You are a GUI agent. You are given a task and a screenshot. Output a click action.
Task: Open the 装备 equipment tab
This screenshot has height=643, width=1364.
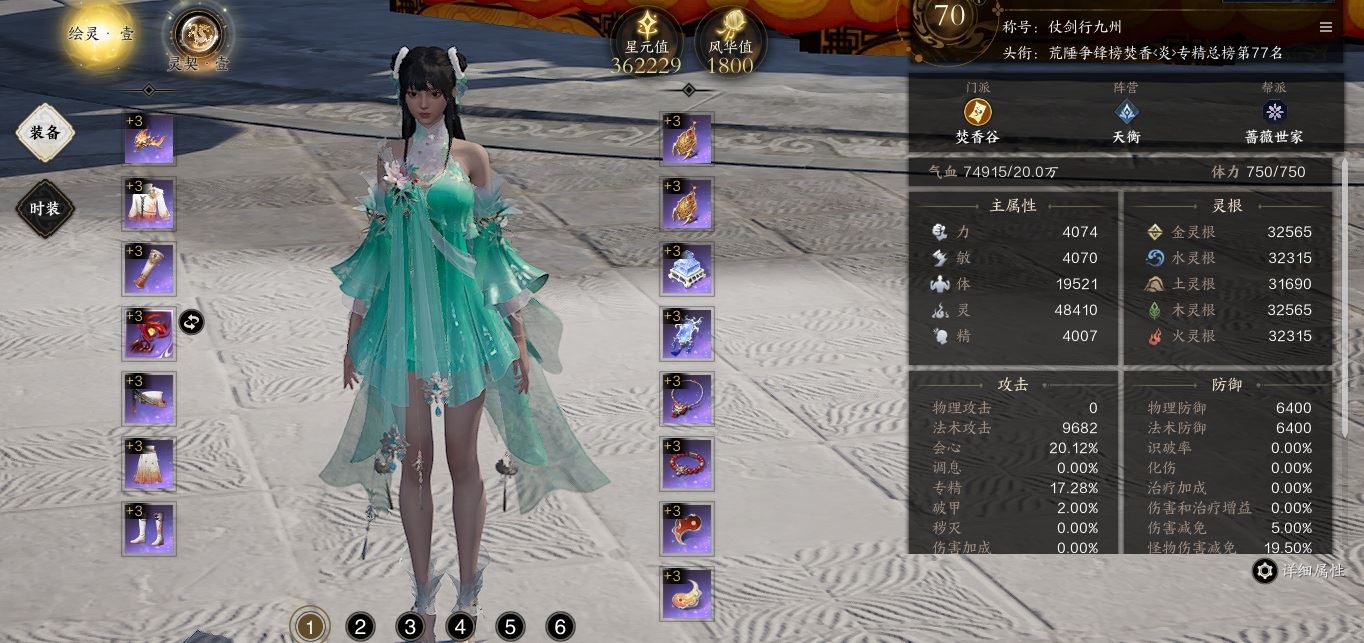pyautogui.click(x=45, y=132)
